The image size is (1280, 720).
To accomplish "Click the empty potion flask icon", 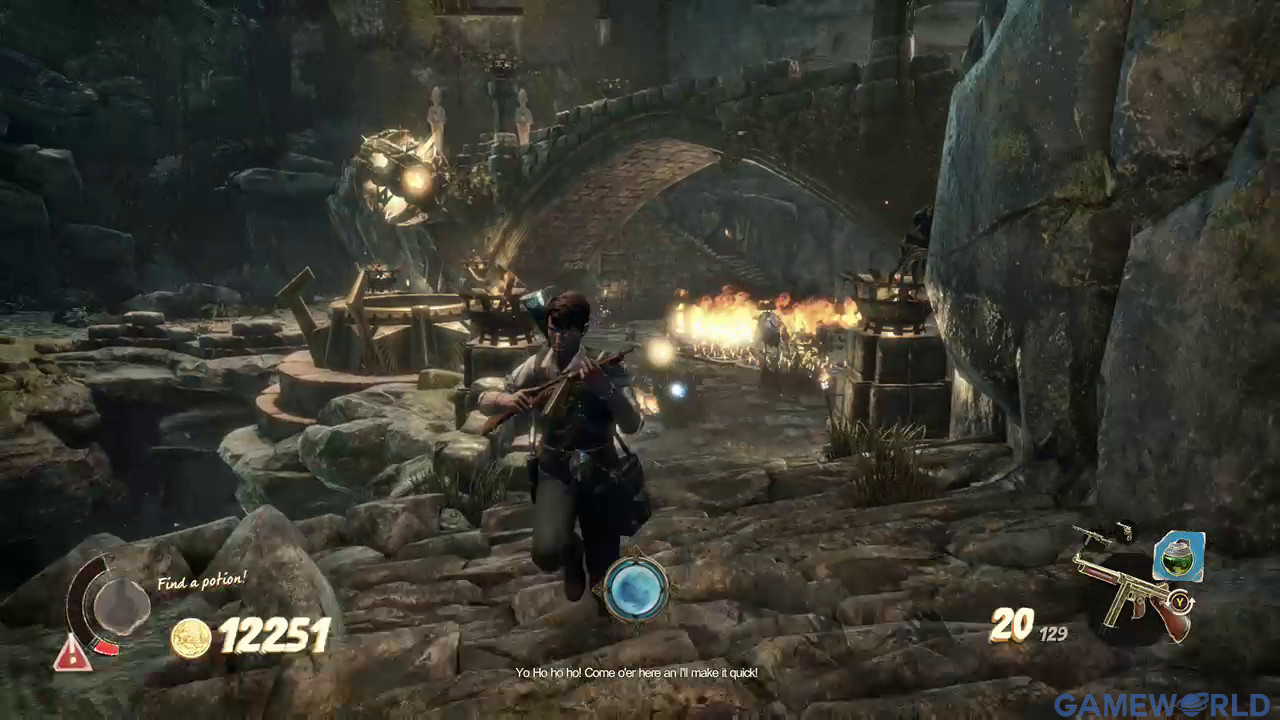I will (121, 606).
